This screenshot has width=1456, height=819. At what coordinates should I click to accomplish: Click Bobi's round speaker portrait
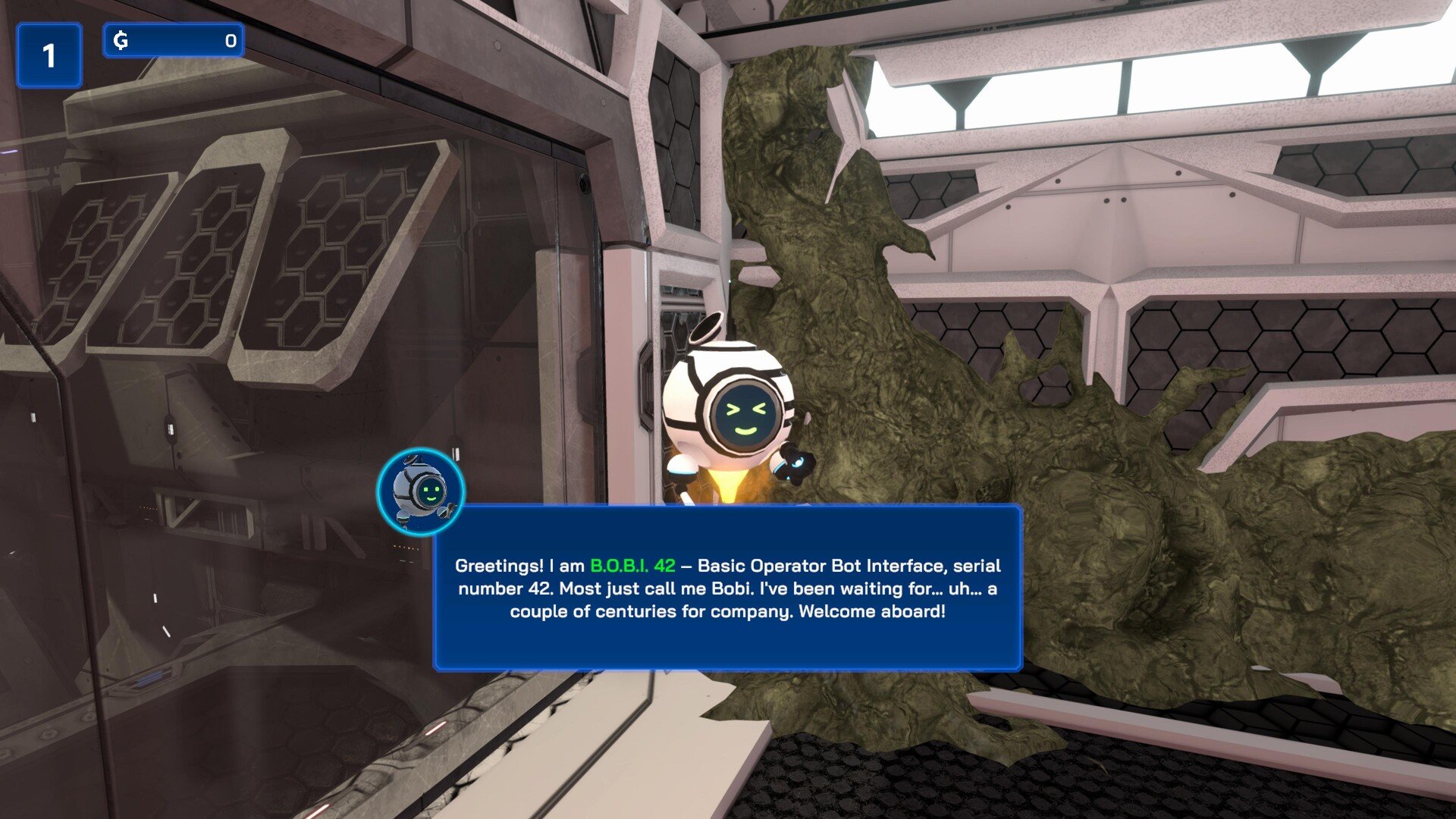tap(422, 491)
